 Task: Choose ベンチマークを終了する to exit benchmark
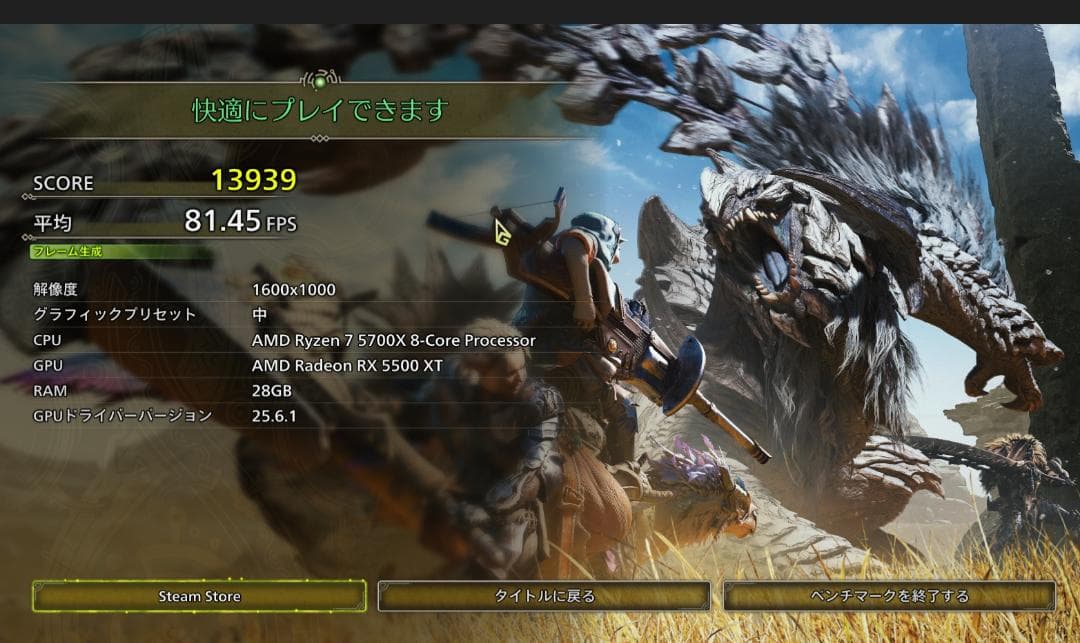point(889,596)
